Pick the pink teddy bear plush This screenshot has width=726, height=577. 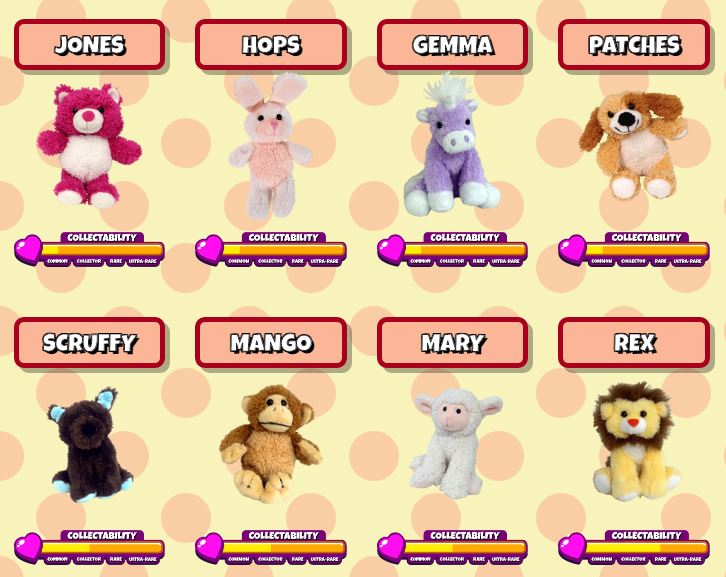tap(89, 145)
